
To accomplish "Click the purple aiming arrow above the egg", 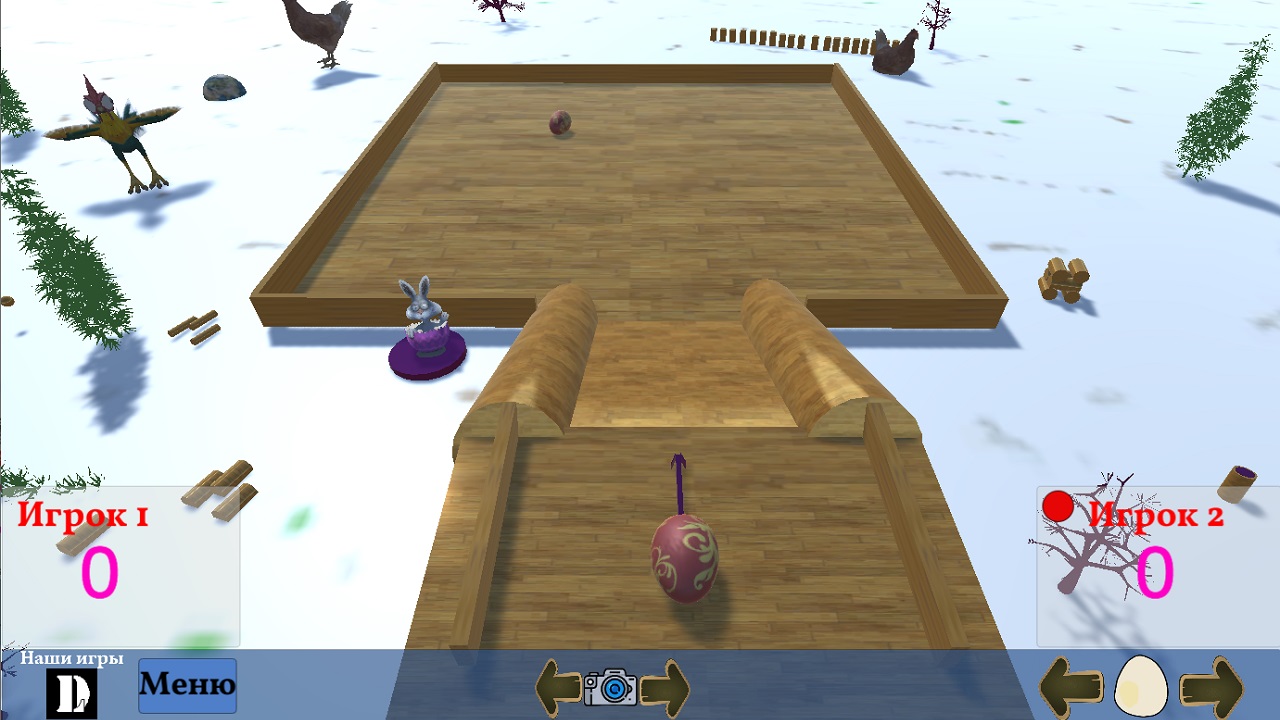I will coord(680,482).
